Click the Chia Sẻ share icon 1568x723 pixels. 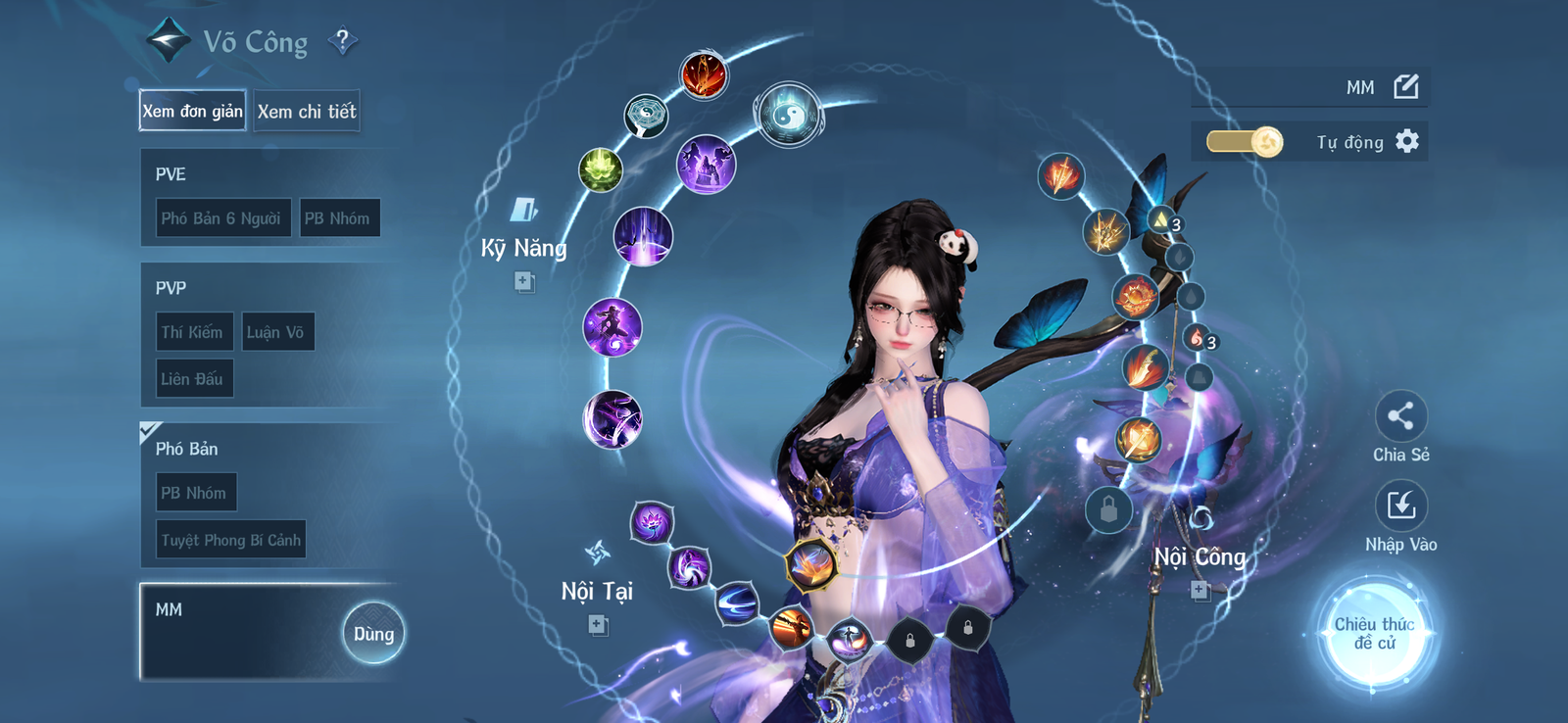tap(1401, 415)
